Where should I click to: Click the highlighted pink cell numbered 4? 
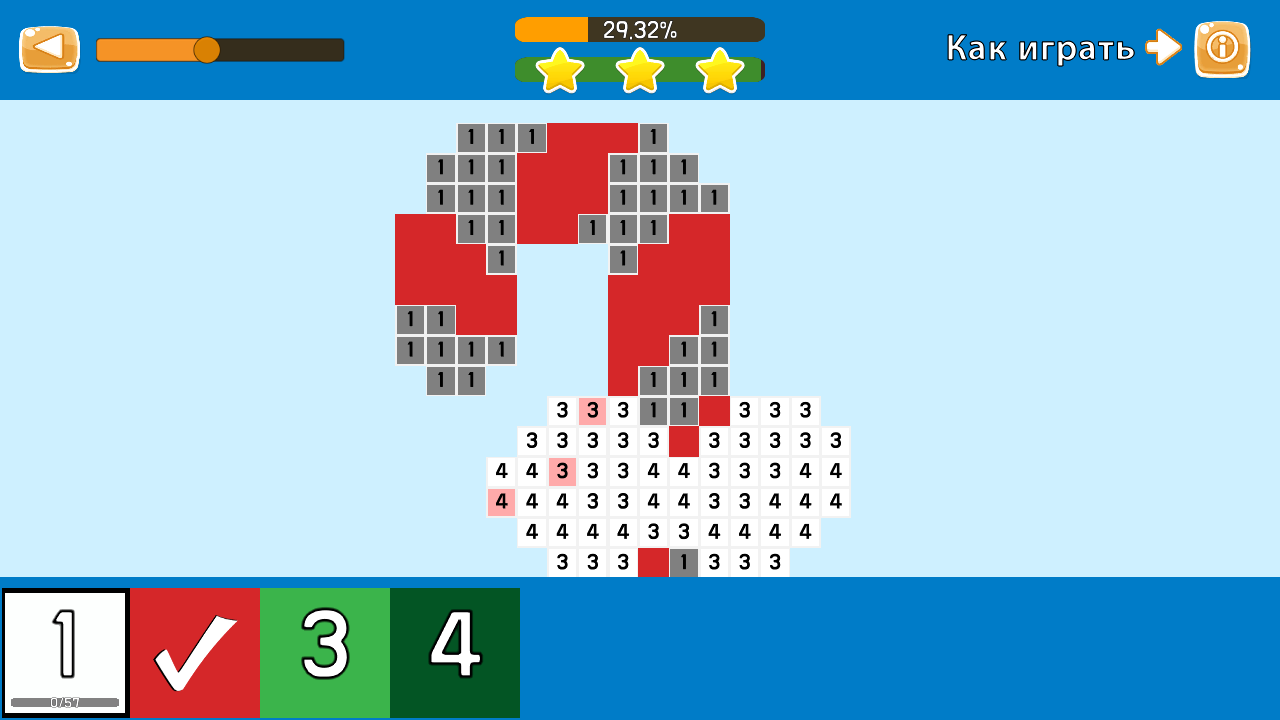tap(502, 502)
